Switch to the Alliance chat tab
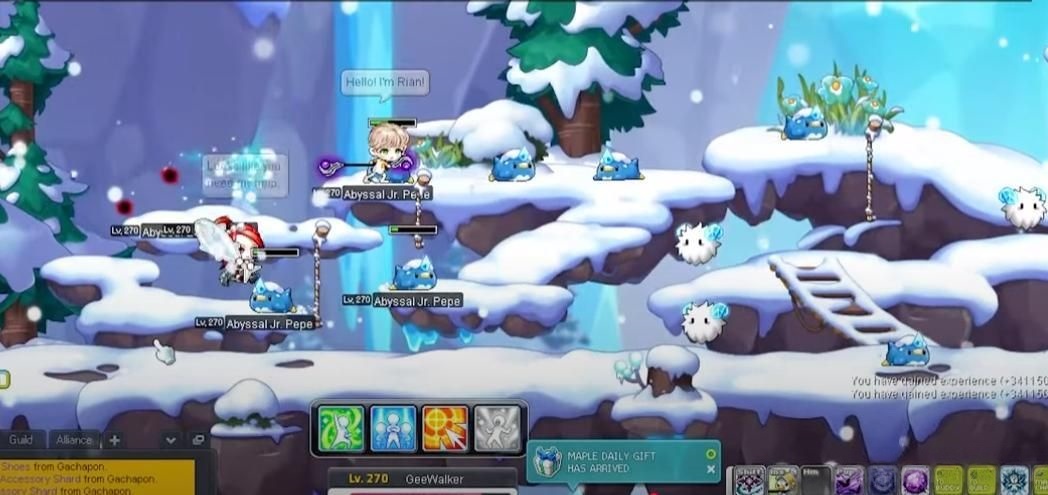 [x=74, y=440]
